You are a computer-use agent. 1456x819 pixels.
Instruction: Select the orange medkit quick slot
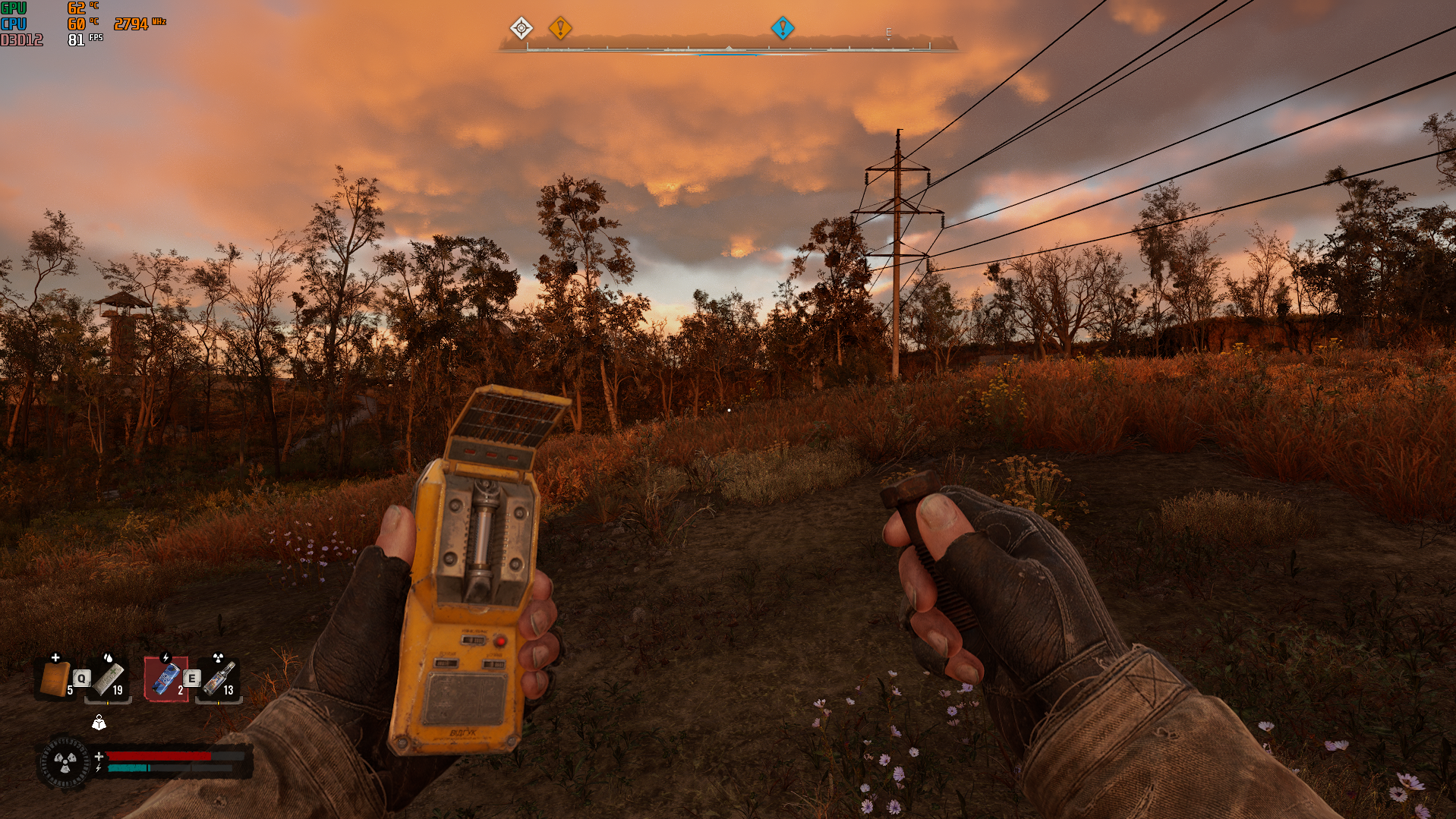point(55,679)
